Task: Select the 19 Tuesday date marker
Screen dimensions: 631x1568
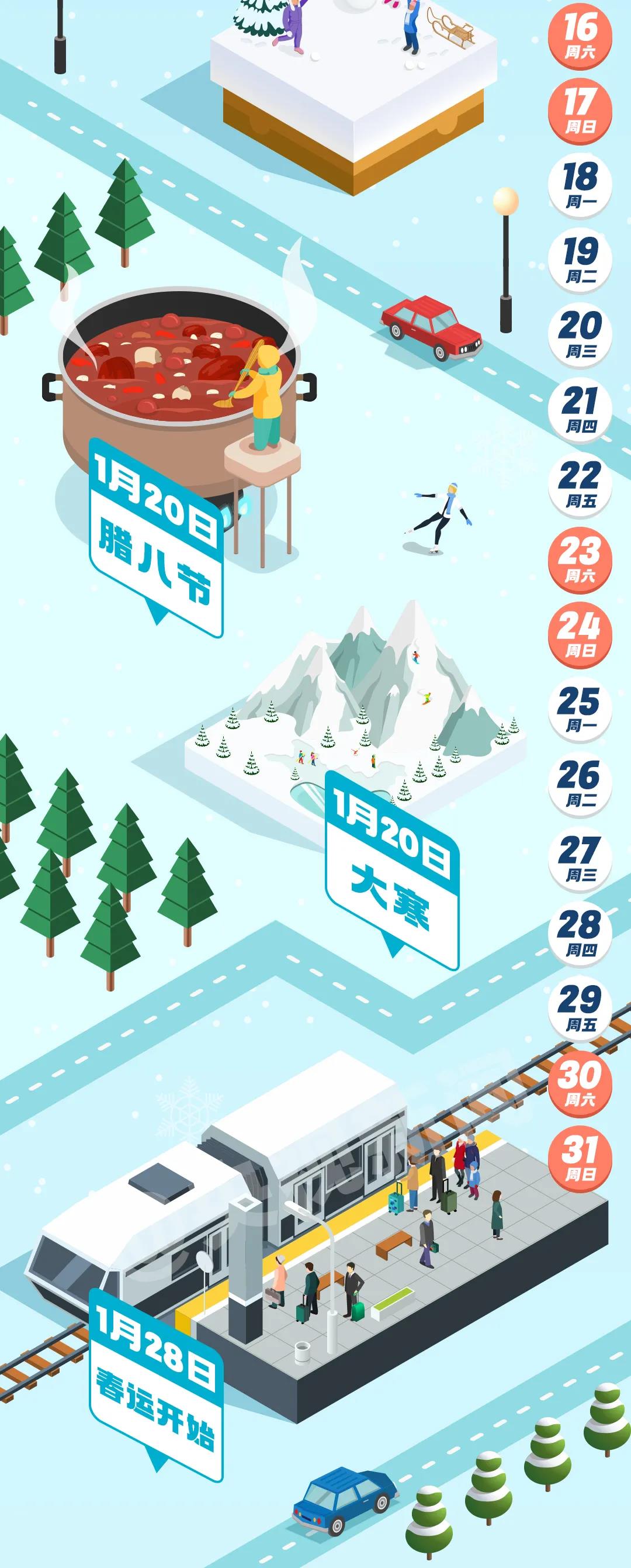Action: coord(580,261)
